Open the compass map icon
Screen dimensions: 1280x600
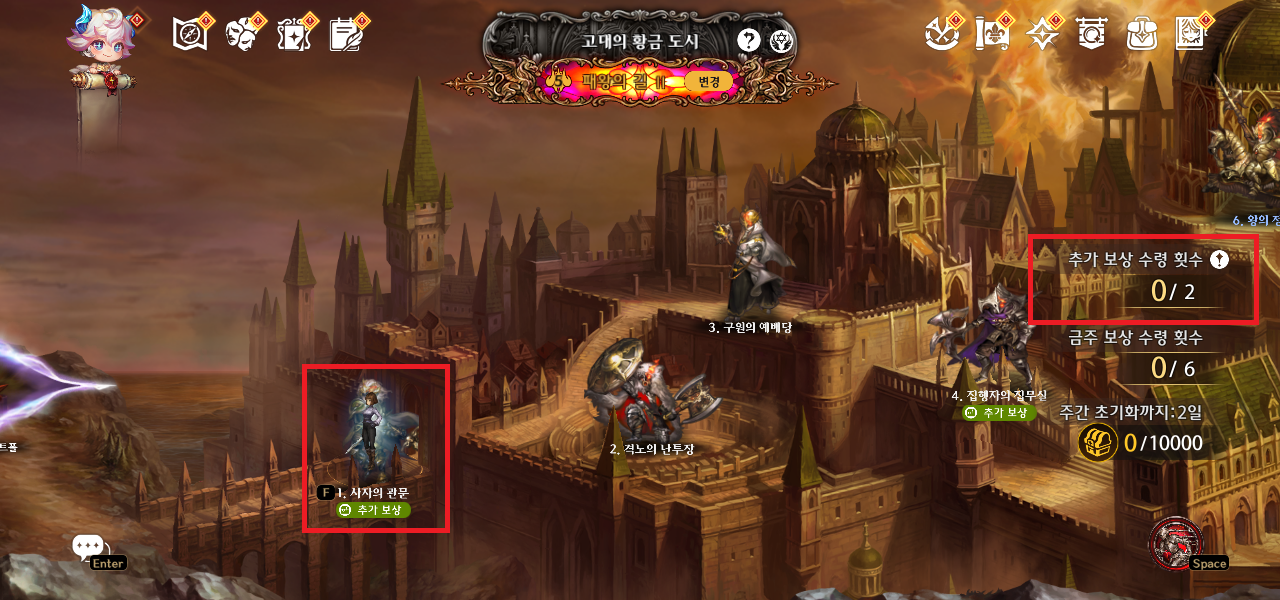pos(189,34)
